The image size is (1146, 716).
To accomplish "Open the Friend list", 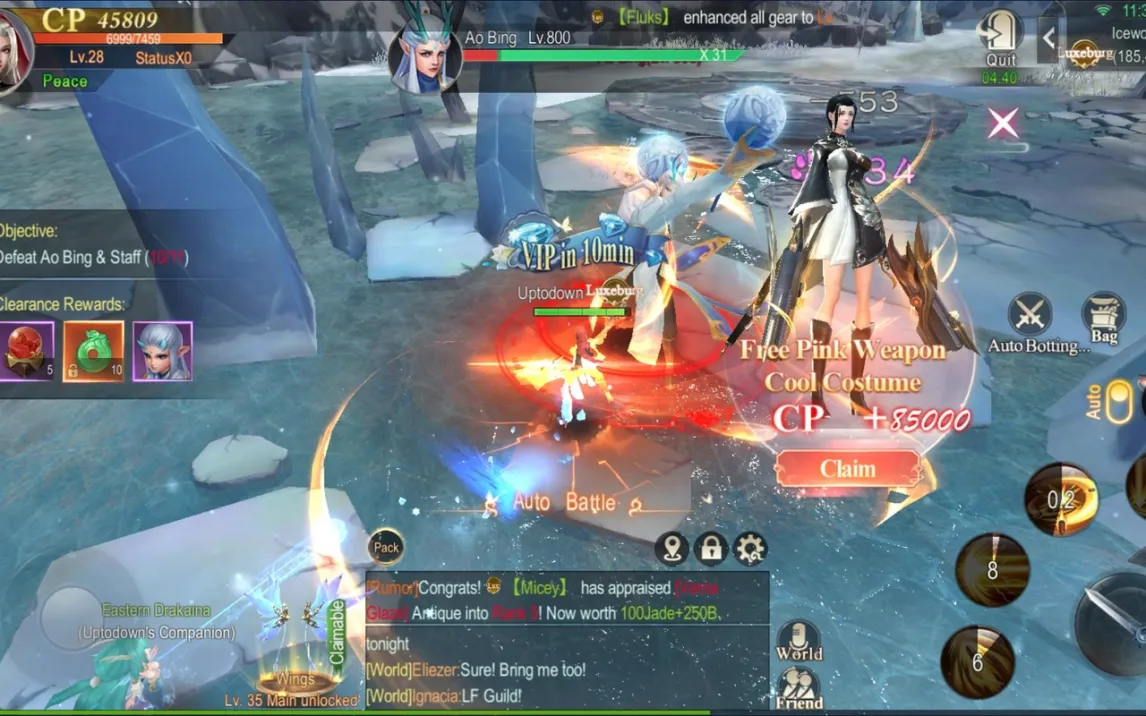I will pos(798,688).
